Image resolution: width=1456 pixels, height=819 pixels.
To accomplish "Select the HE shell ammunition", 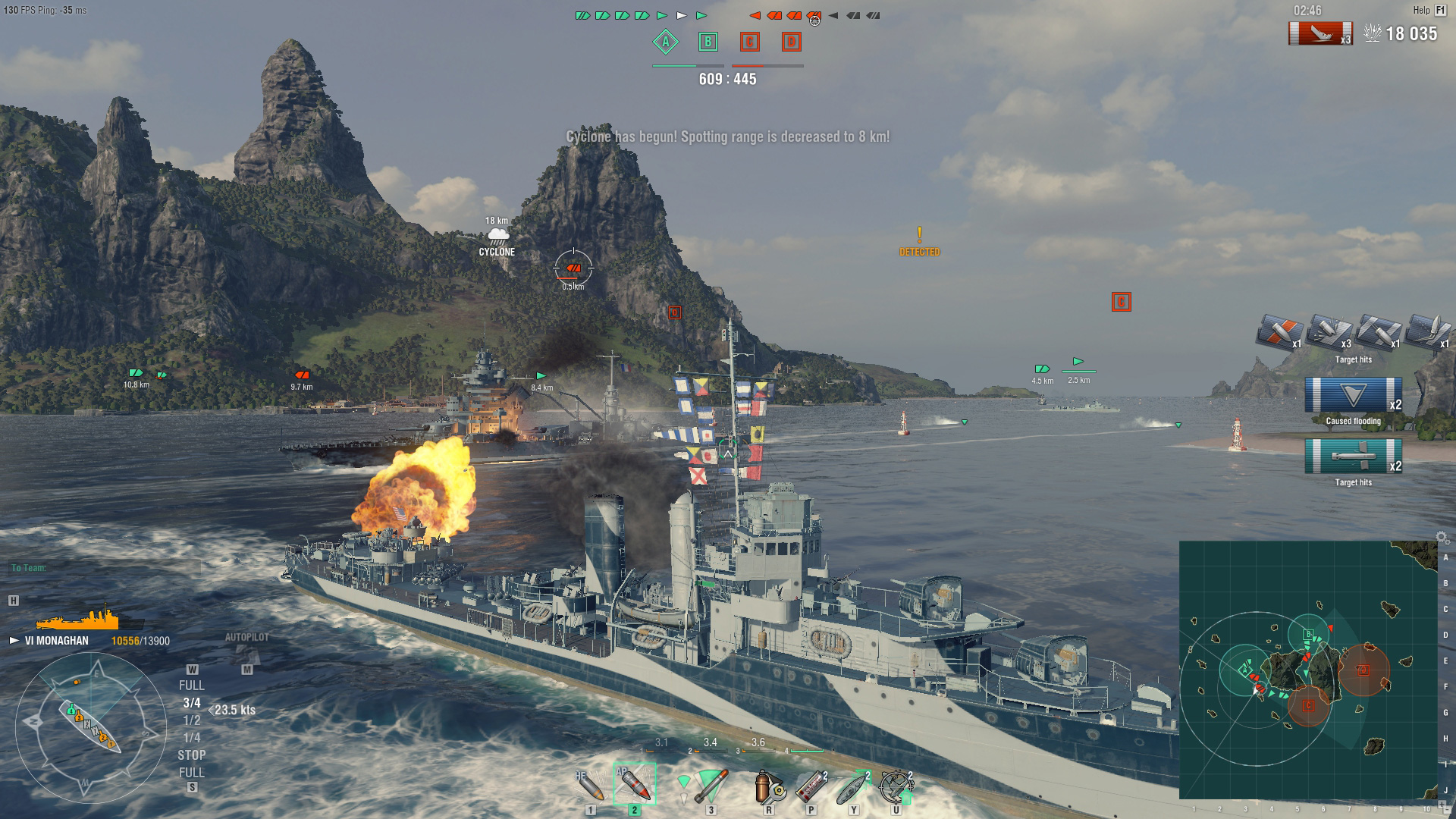I will click(591, 786).
